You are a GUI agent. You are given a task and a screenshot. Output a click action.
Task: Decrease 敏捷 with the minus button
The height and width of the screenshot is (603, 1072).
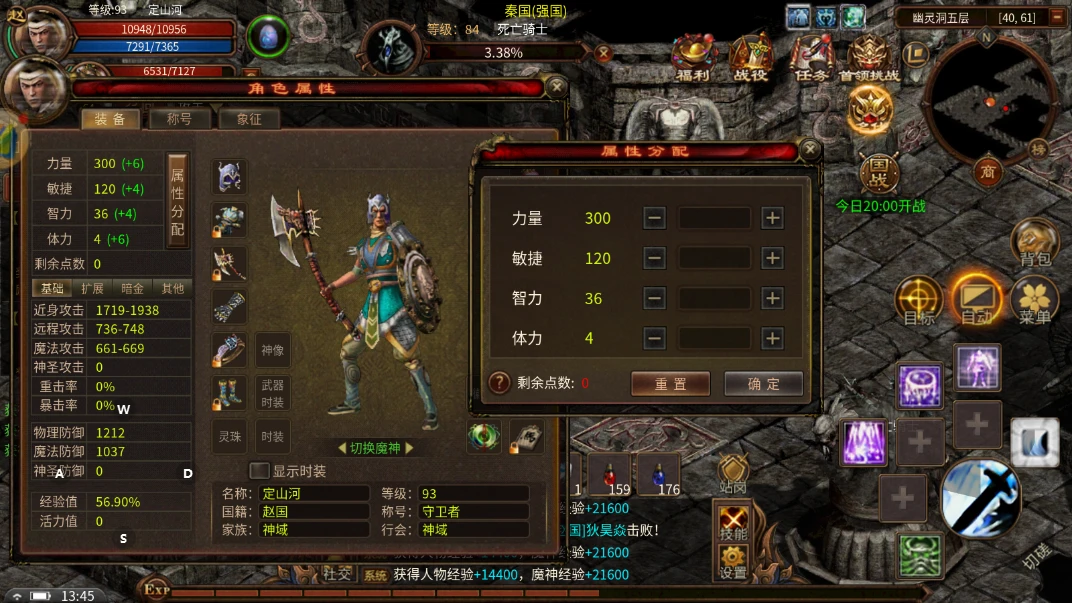(x=654, y=258)
